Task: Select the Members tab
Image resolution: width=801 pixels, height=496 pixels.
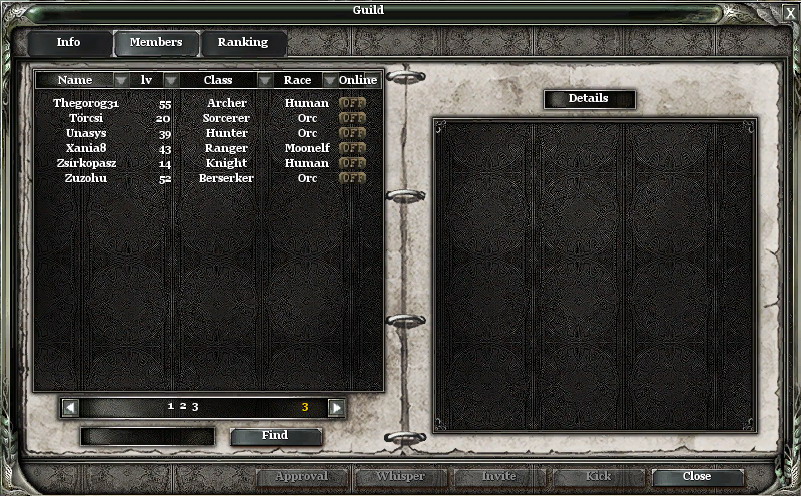Action: [x=156, y=43]
